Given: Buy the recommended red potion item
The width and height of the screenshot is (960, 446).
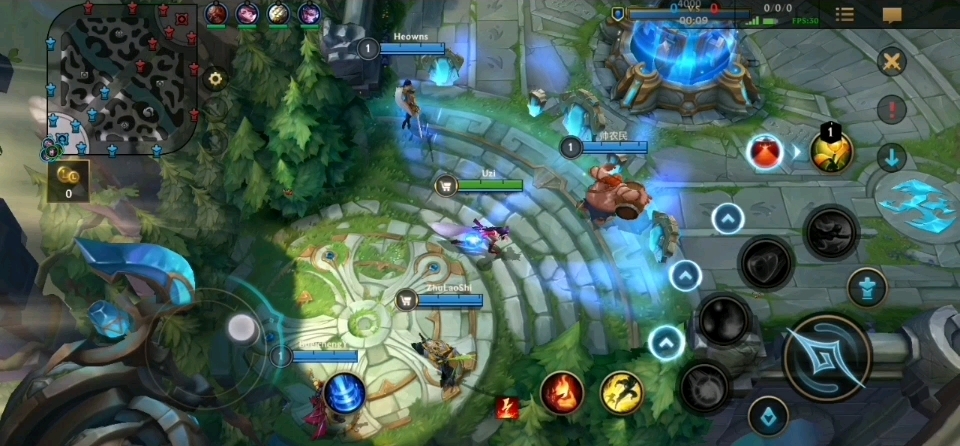Looking at the screenshot, I should pyautogui.click(x=765, y=152).
